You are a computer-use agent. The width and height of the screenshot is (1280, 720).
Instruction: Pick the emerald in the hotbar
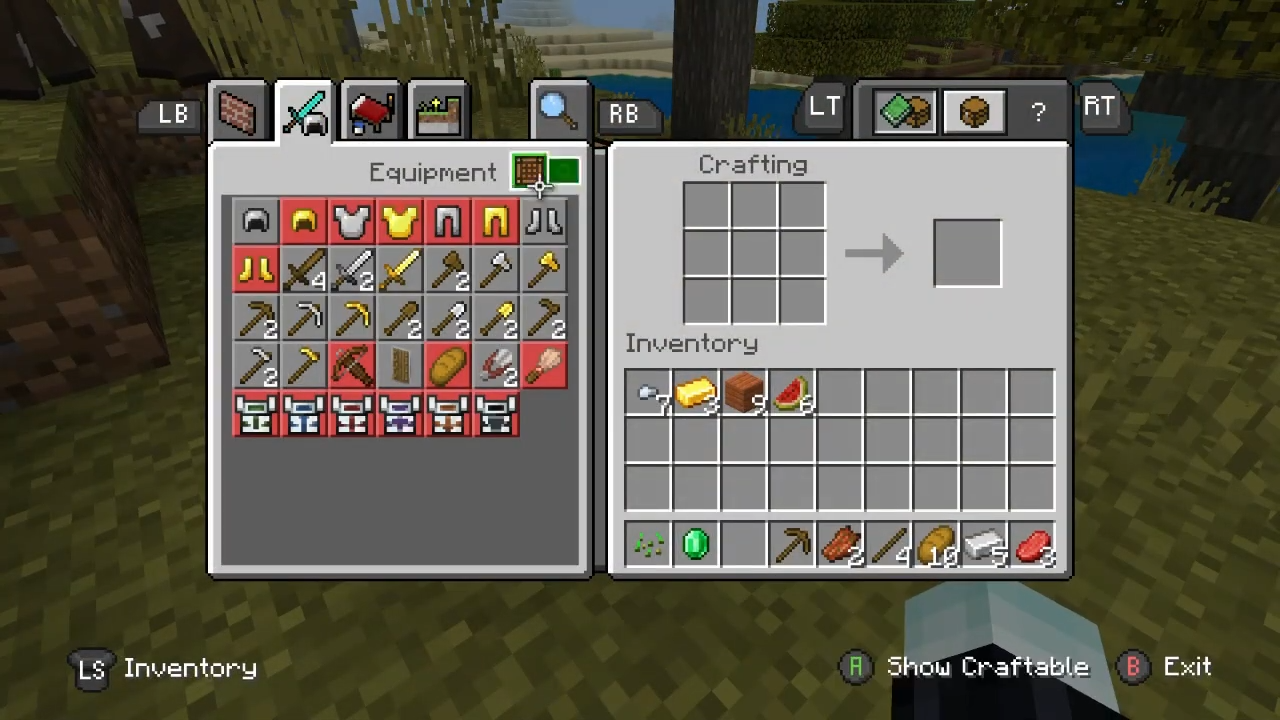[x=696, y=545]
